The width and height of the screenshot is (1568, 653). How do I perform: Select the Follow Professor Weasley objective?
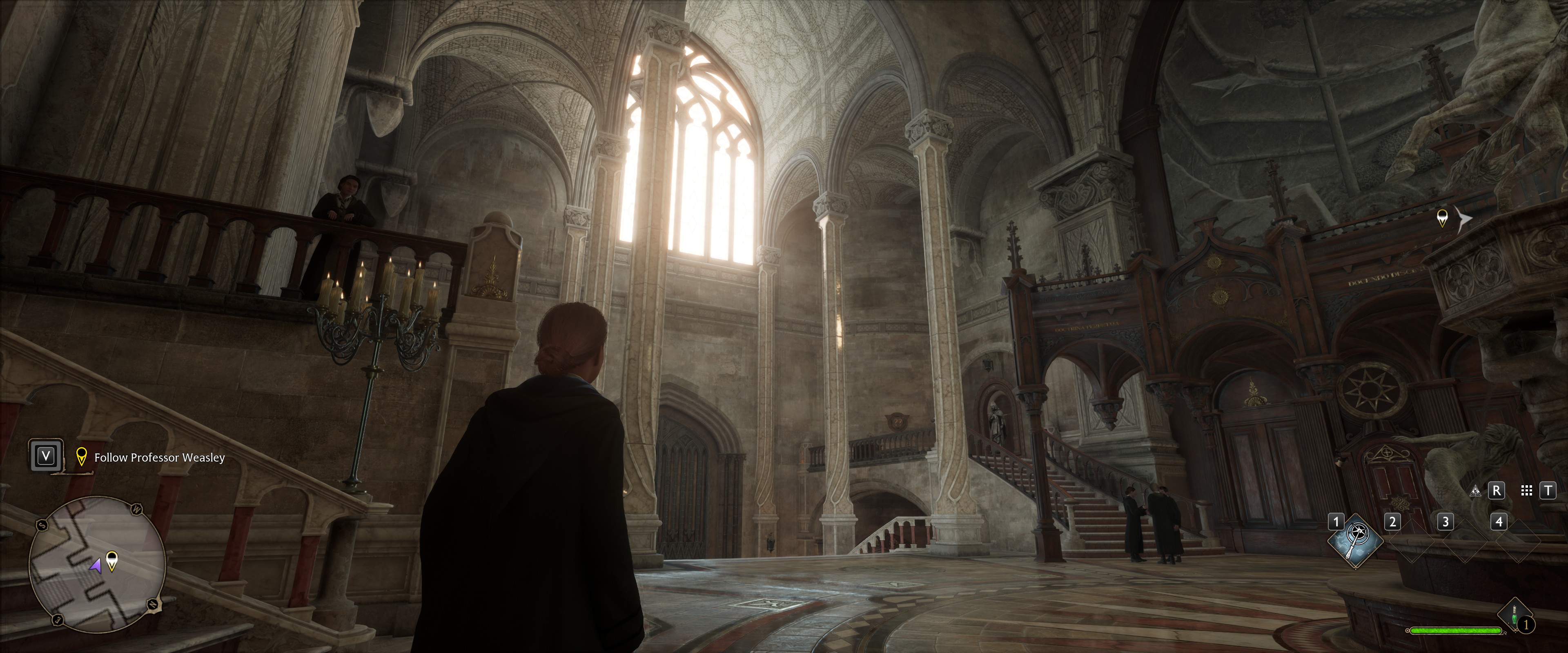159,458
